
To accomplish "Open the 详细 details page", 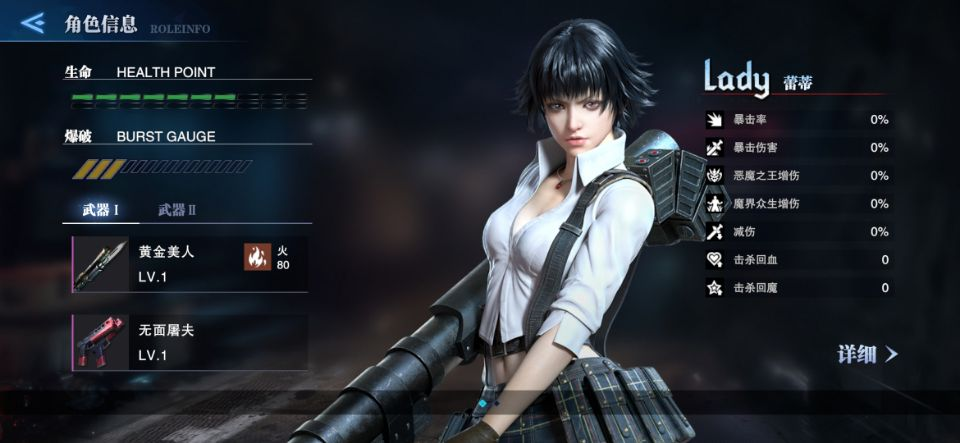I will coord(867,354).
